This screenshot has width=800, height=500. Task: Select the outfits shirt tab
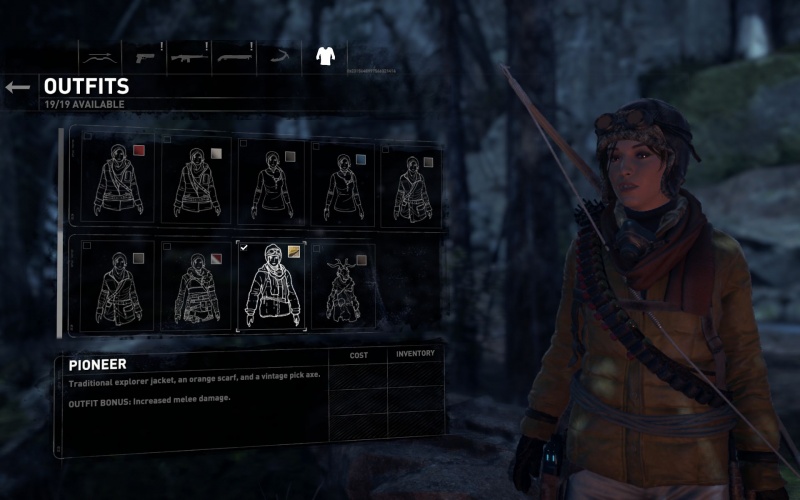pos(324,56)
